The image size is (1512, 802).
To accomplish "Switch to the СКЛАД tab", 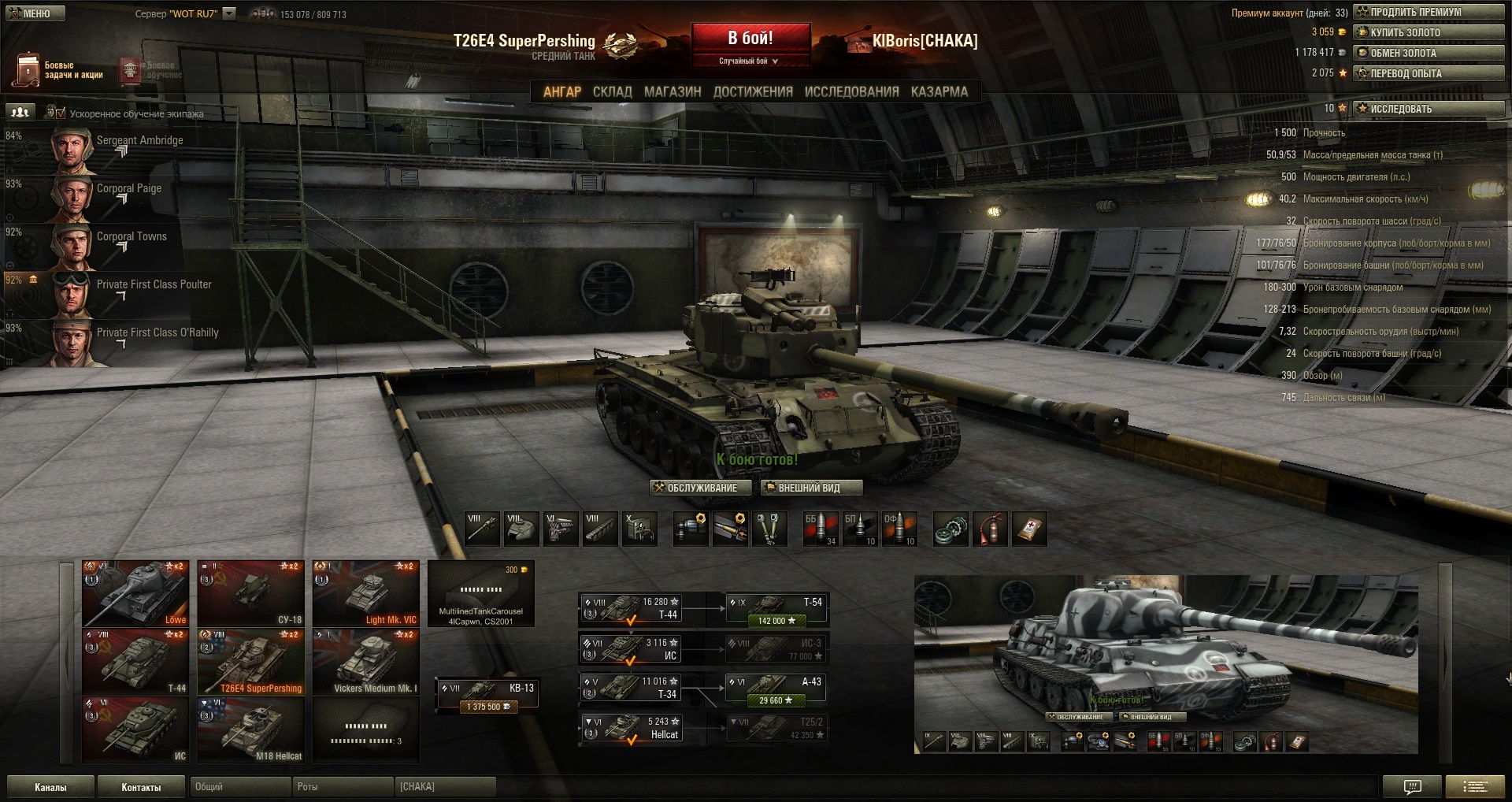I will (612, 91).
